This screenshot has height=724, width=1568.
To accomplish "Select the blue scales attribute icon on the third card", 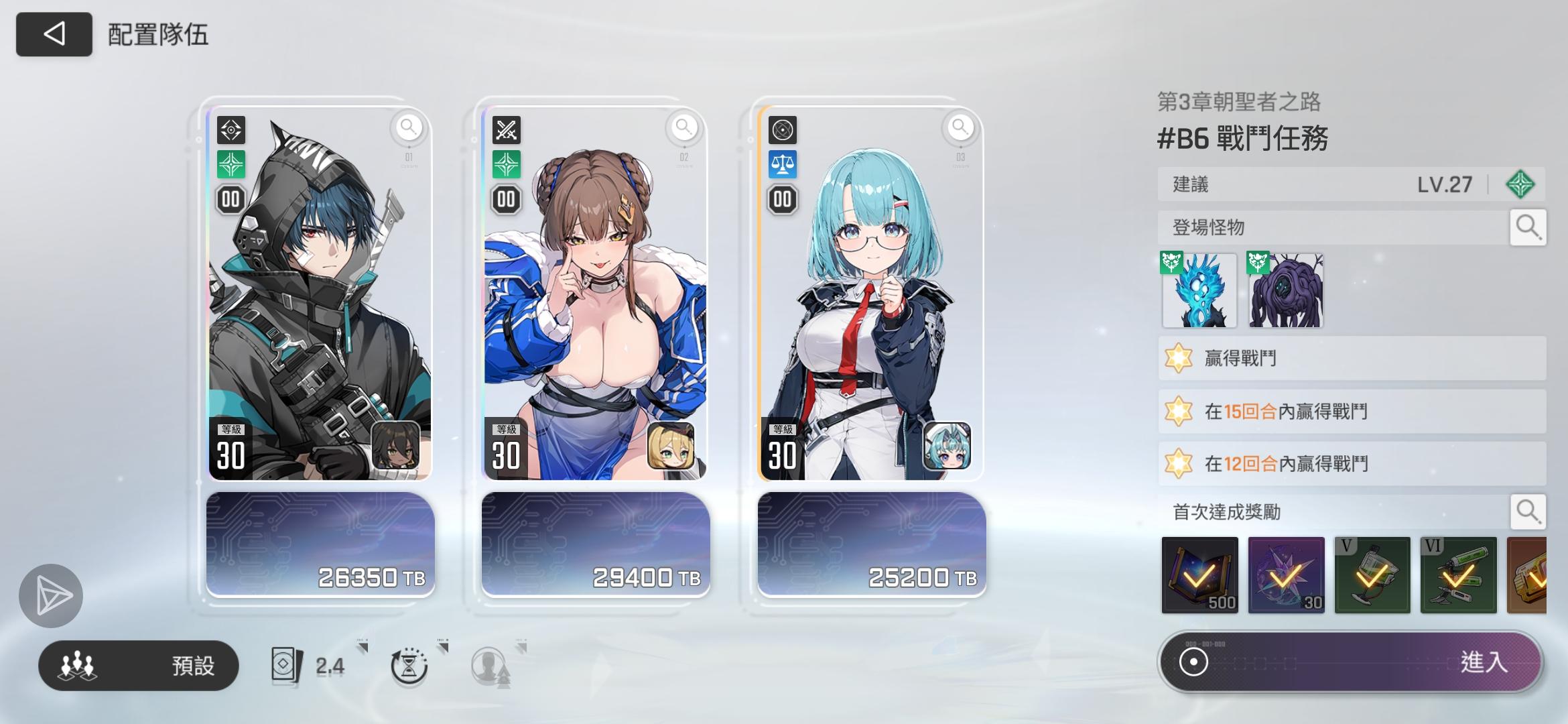I will tap(783, 163).
